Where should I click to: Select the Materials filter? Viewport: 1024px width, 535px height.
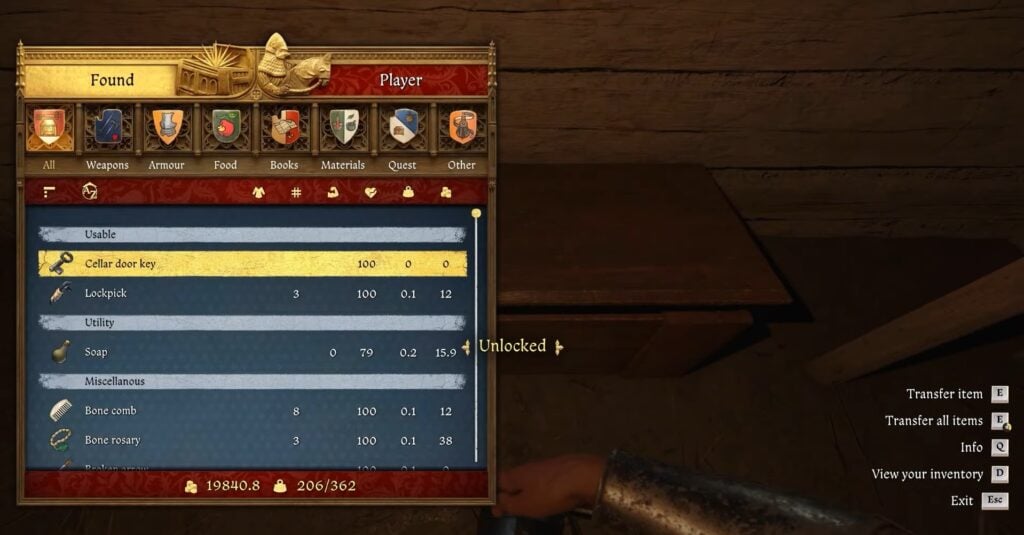pyautogui.click(x=343, y=130)
